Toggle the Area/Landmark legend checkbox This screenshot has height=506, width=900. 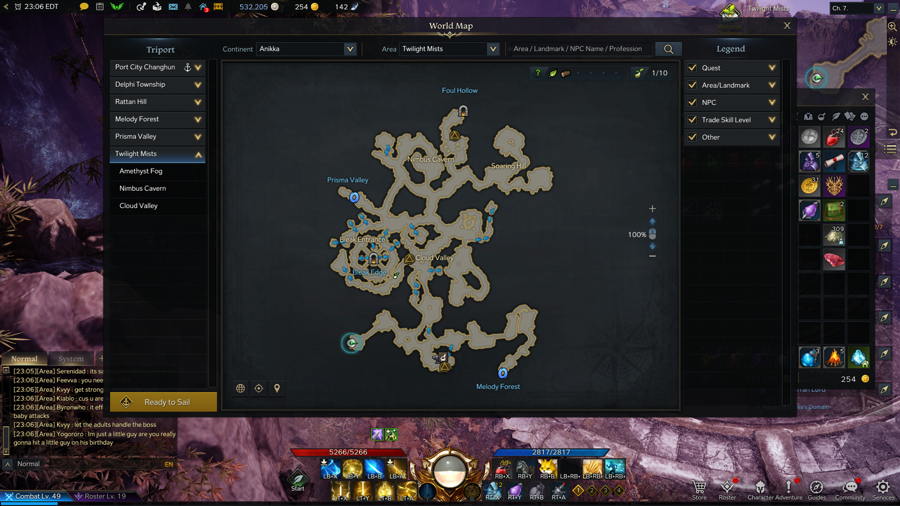pos(692,85)
